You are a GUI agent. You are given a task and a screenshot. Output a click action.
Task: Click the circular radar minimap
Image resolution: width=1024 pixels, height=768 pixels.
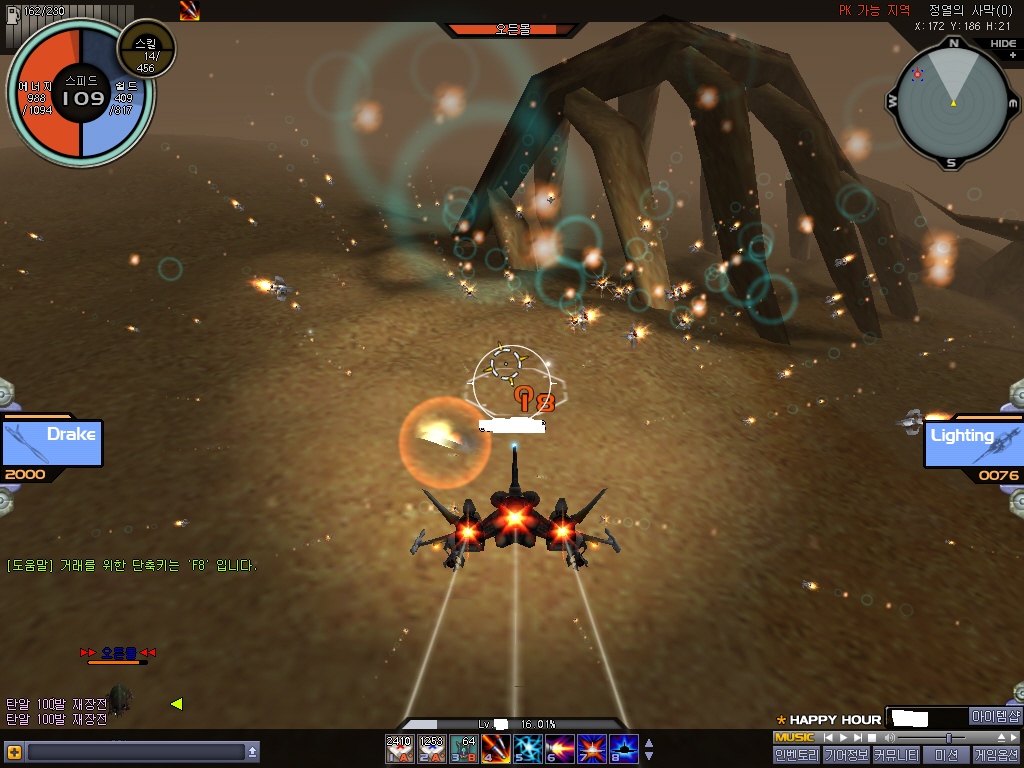[x=952, y=102]
